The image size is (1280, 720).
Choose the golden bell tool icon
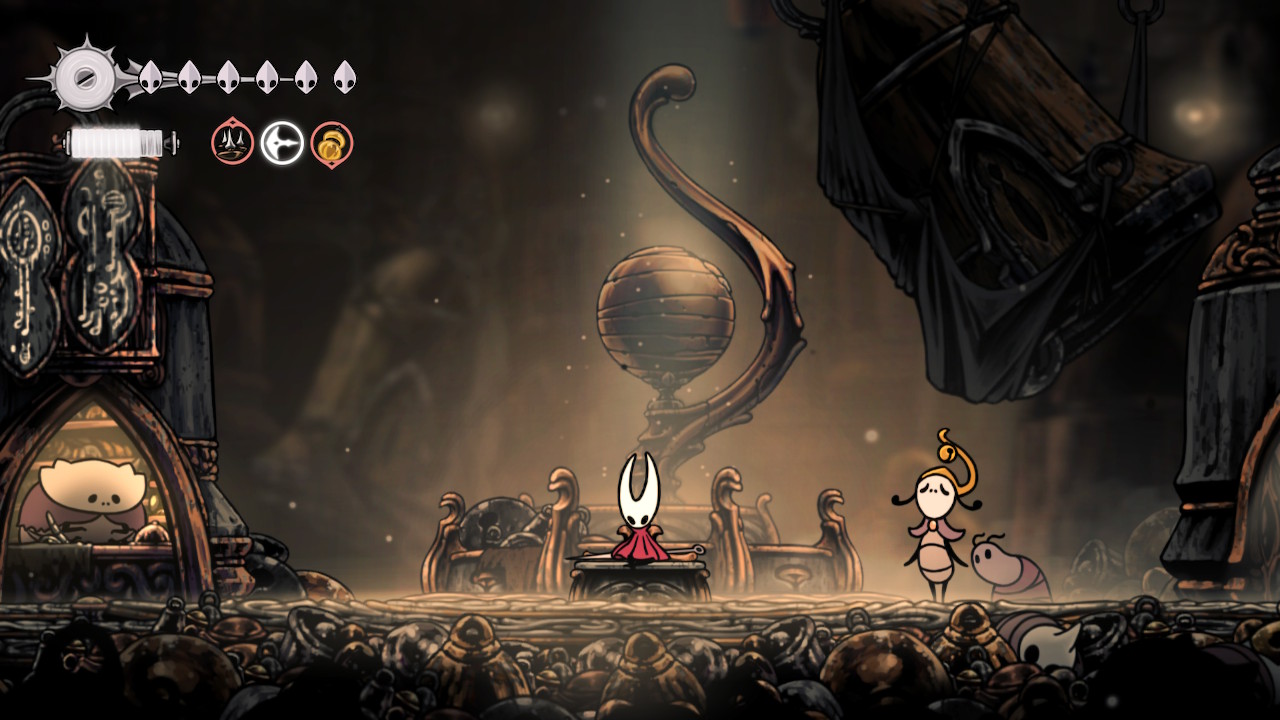point(331,144)
